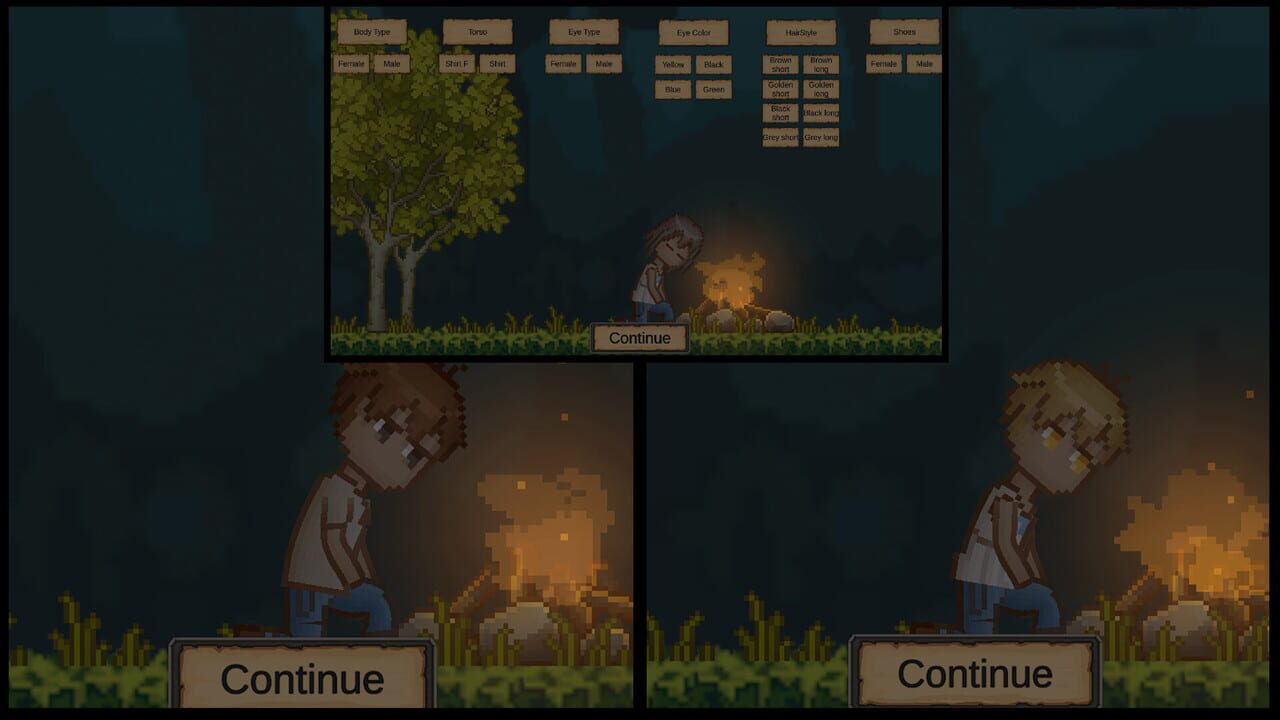Pick the Yellow eye color
Image resolution: width=1280 pixels, height=720 pixels.
672,64
